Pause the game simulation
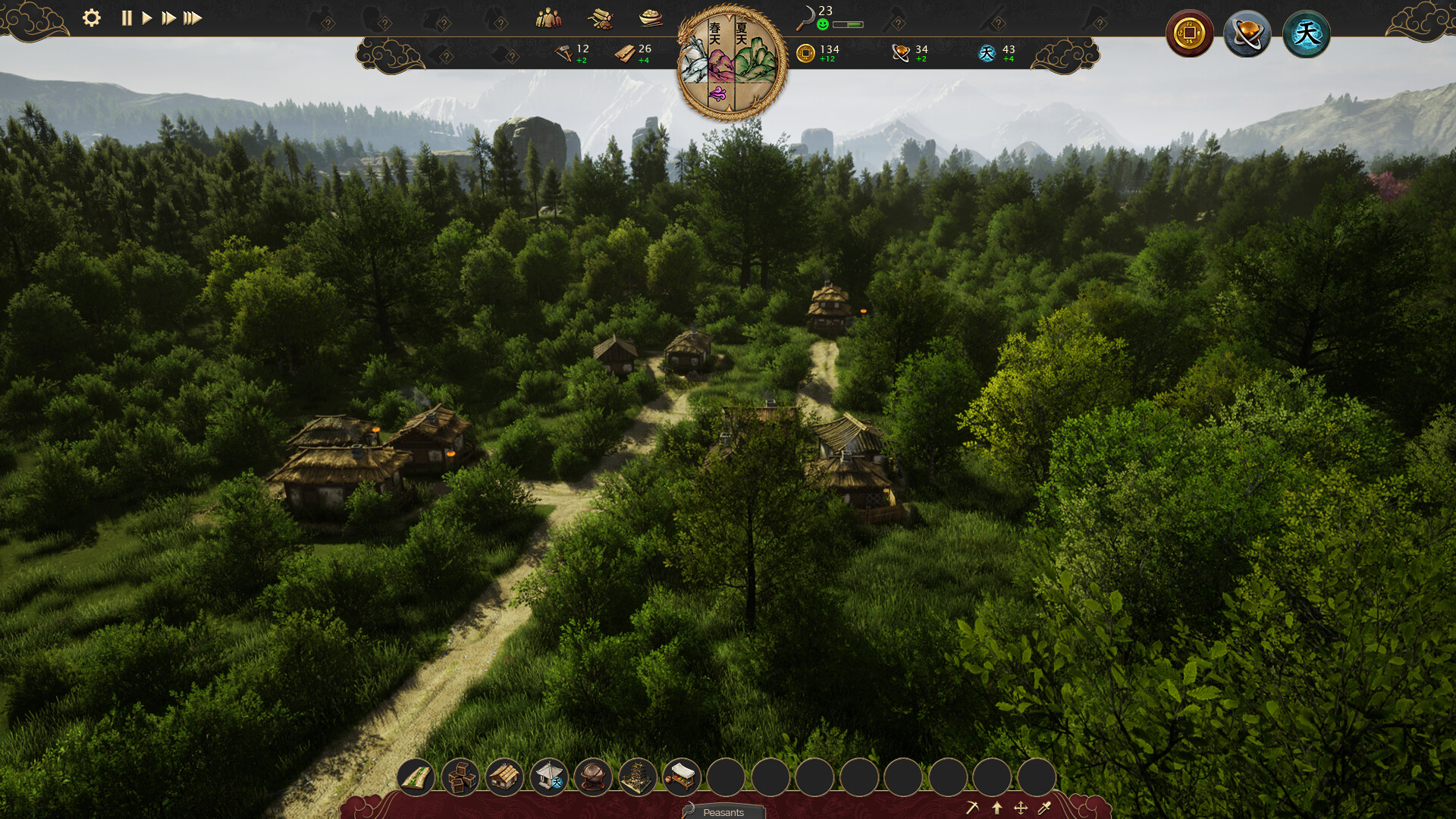This screenshot has width=1456, height=819. click(x=127, y=19)
